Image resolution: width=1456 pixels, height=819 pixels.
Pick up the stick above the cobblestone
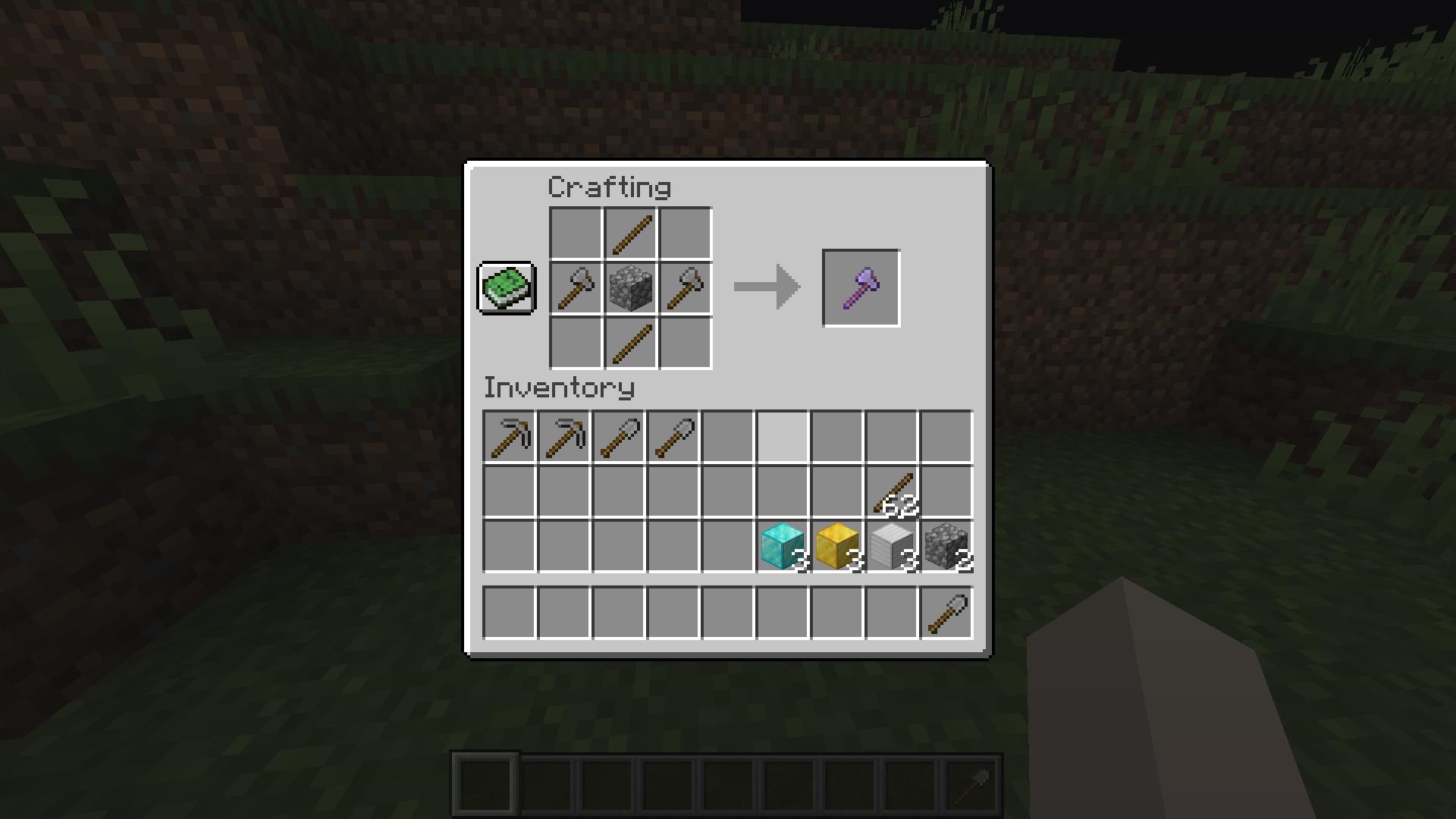[629, 234]
